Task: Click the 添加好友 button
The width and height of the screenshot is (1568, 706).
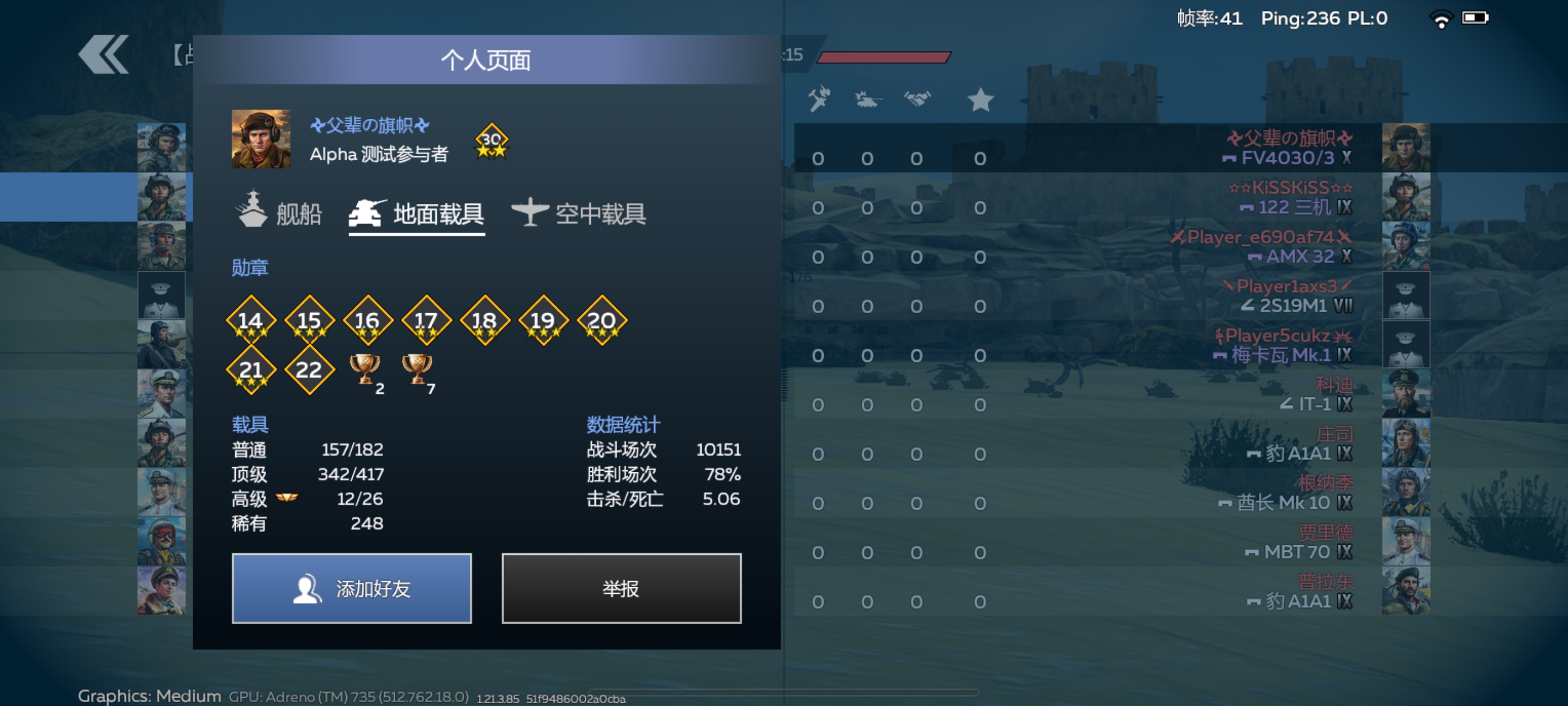Action: [352, 588]
